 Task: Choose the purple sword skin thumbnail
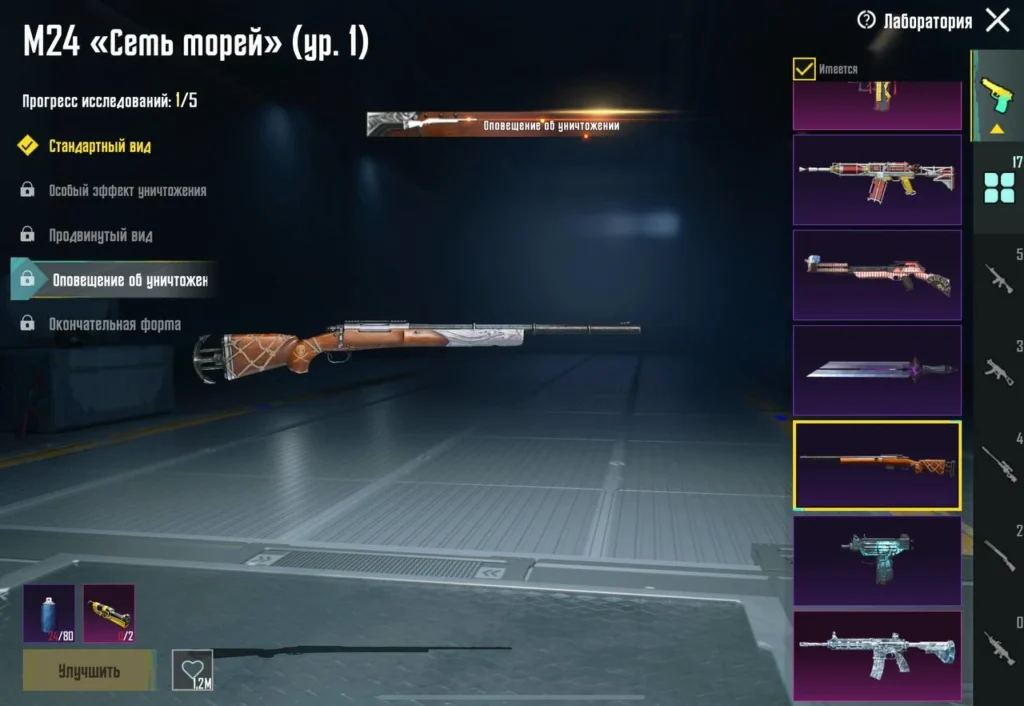pos(876,370)
